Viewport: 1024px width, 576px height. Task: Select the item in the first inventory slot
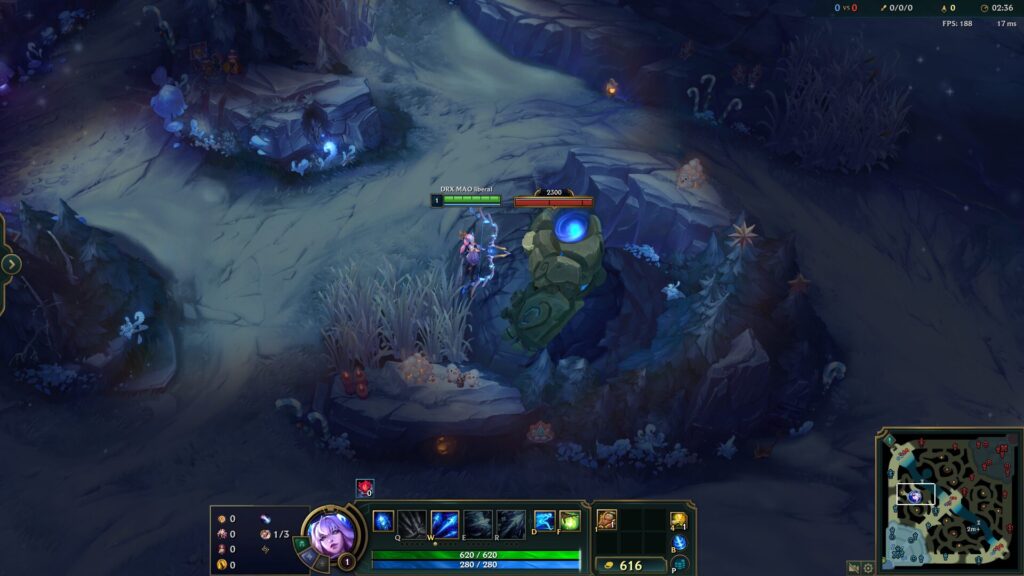[607, 520]
